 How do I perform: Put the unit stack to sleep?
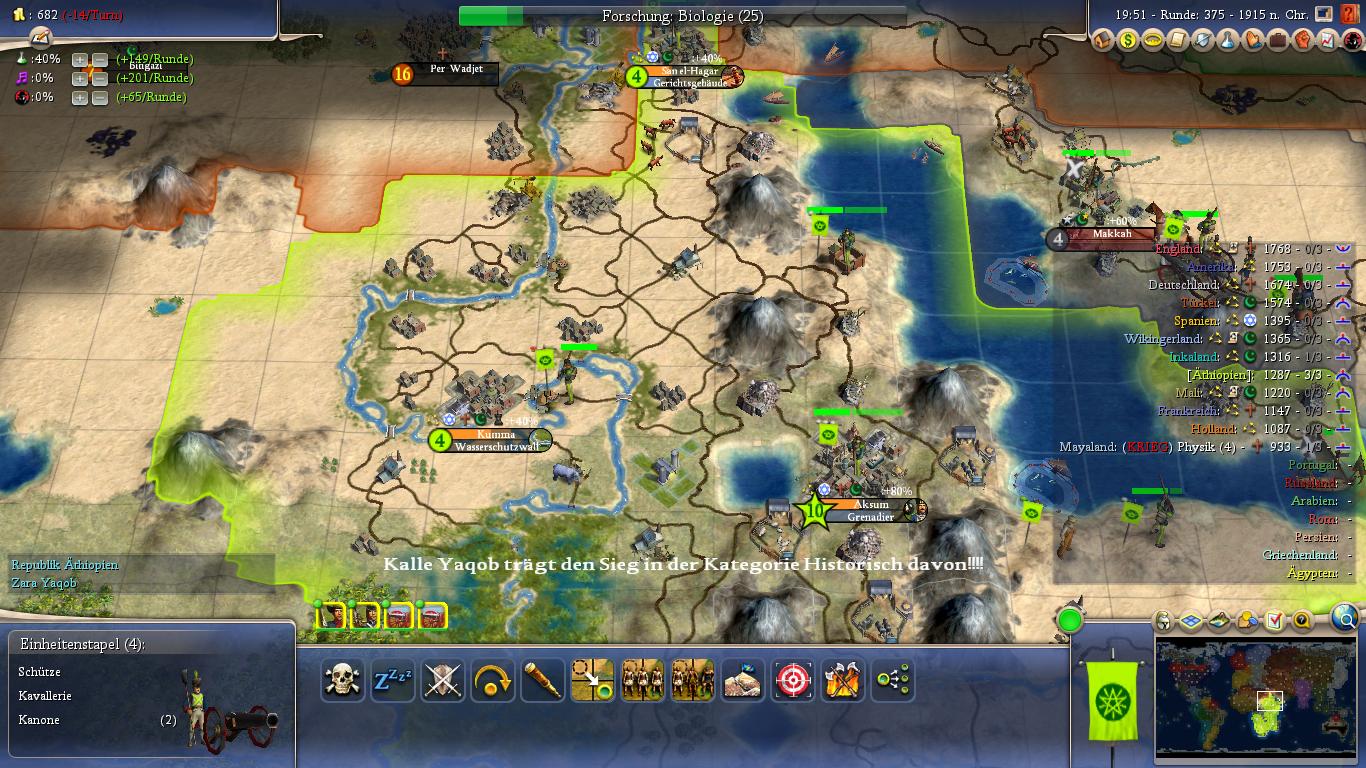(x=392, y=681)
